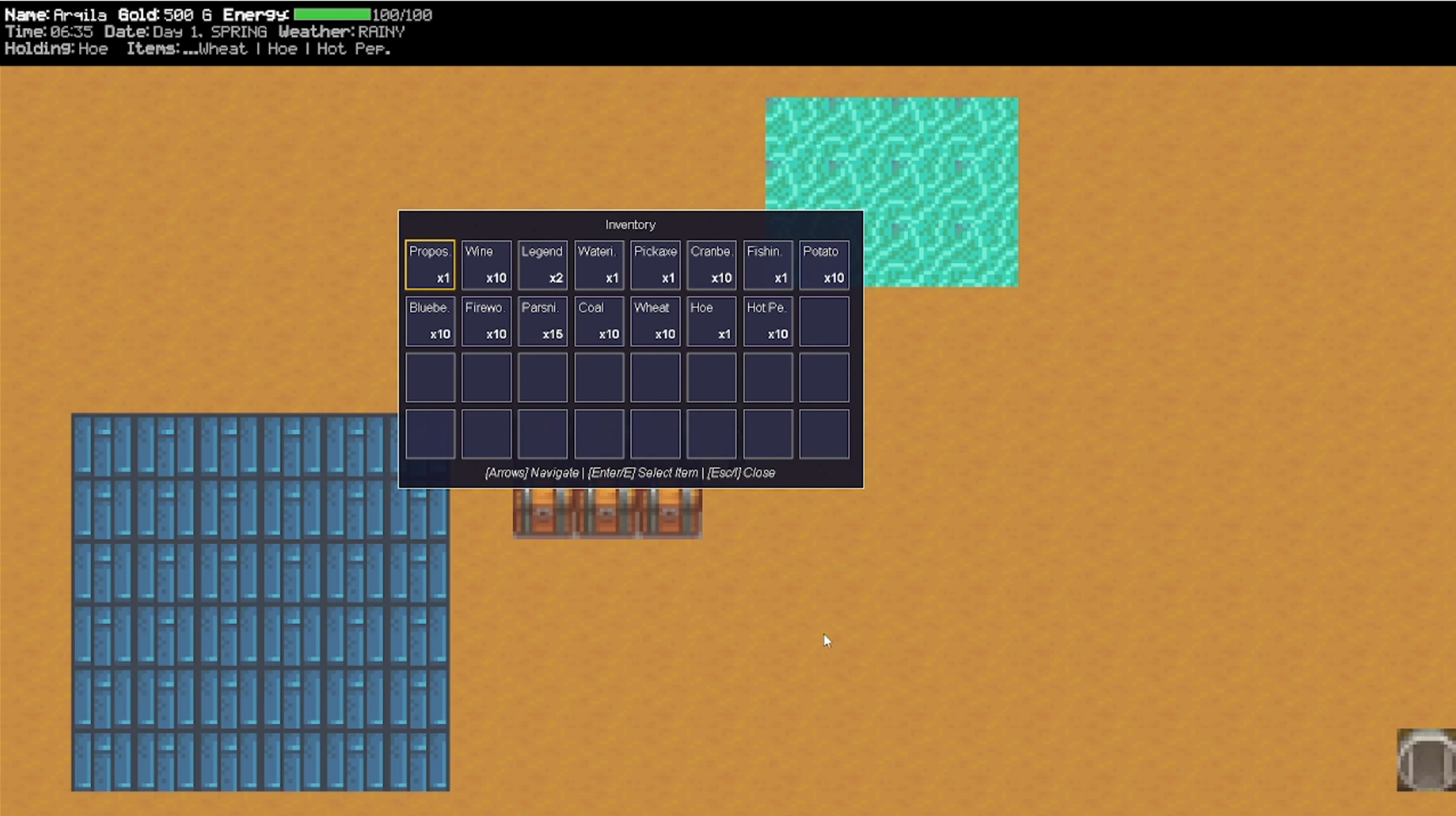Click the Cranbe. x10 slot
The image size is (1456, 816).
[711, 265]
